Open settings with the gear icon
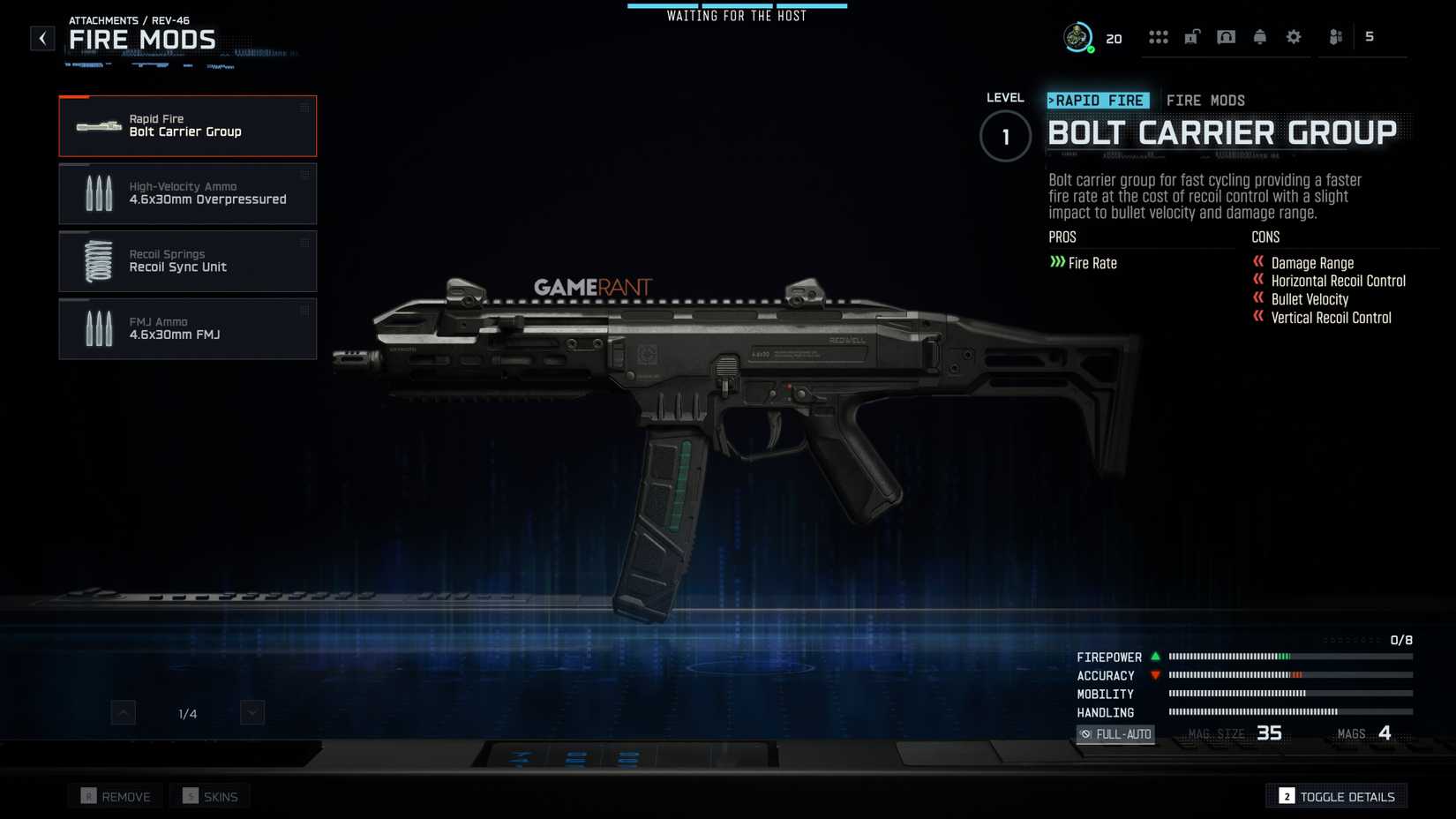The height and width of the screenshot is (819, 1456). pos(1293,36)
